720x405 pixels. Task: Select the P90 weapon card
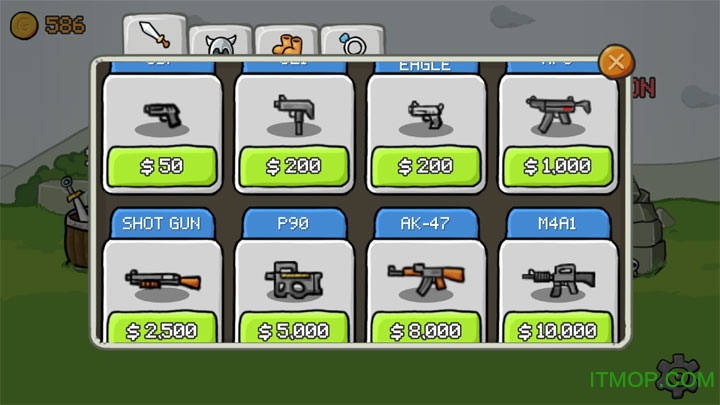pyautogui.click(x=294, y=278)
